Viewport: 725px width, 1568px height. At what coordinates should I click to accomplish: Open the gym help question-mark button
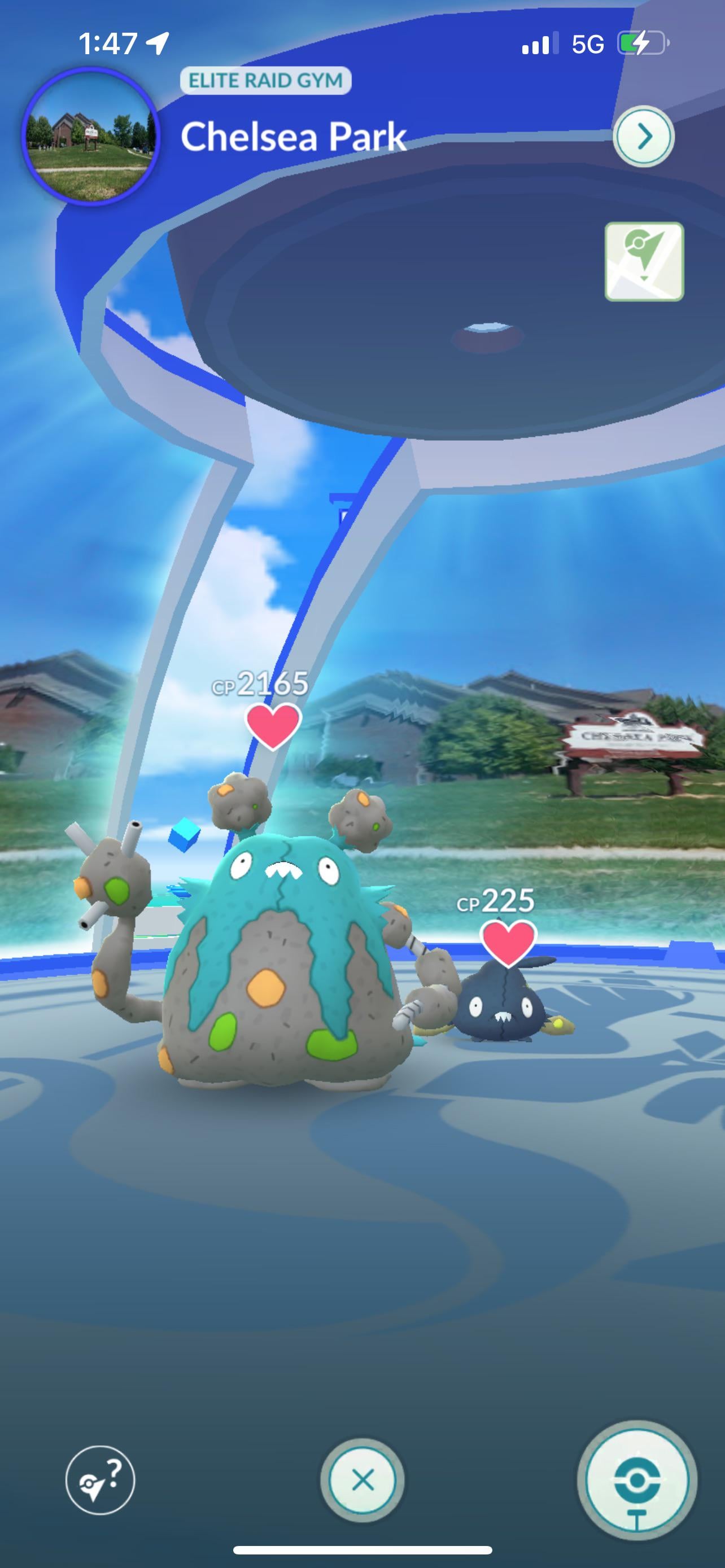coord(101,1480)
